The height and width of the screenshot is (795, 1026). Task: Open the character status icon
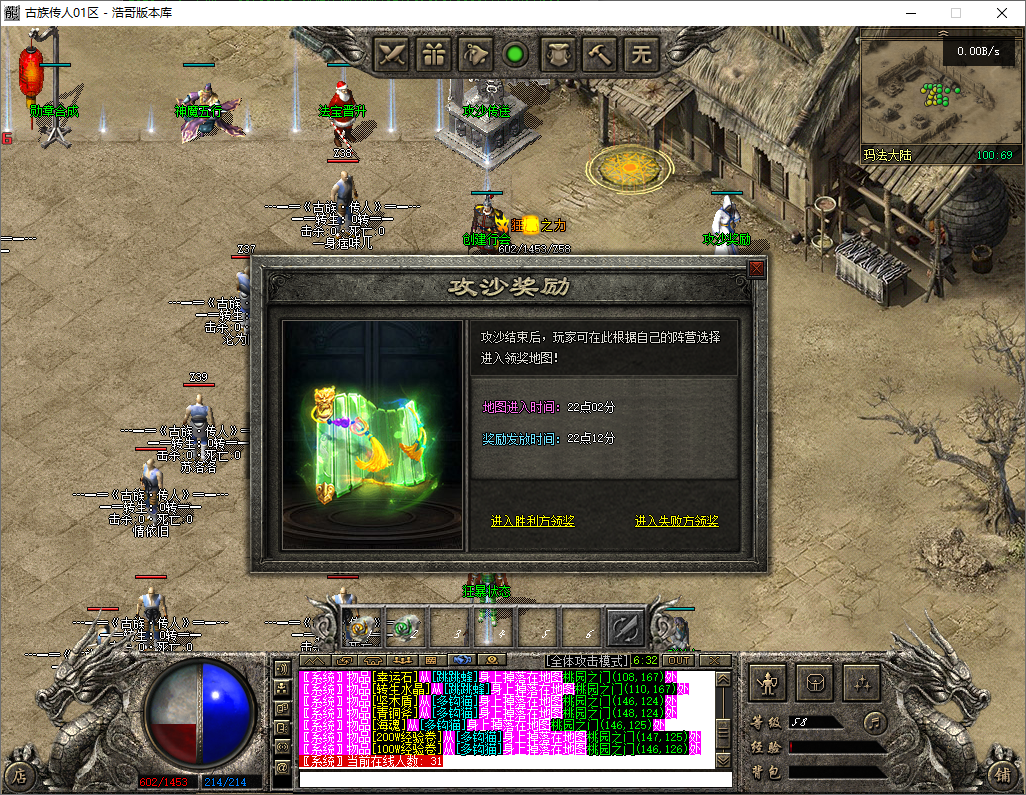(x=769, y=683)
